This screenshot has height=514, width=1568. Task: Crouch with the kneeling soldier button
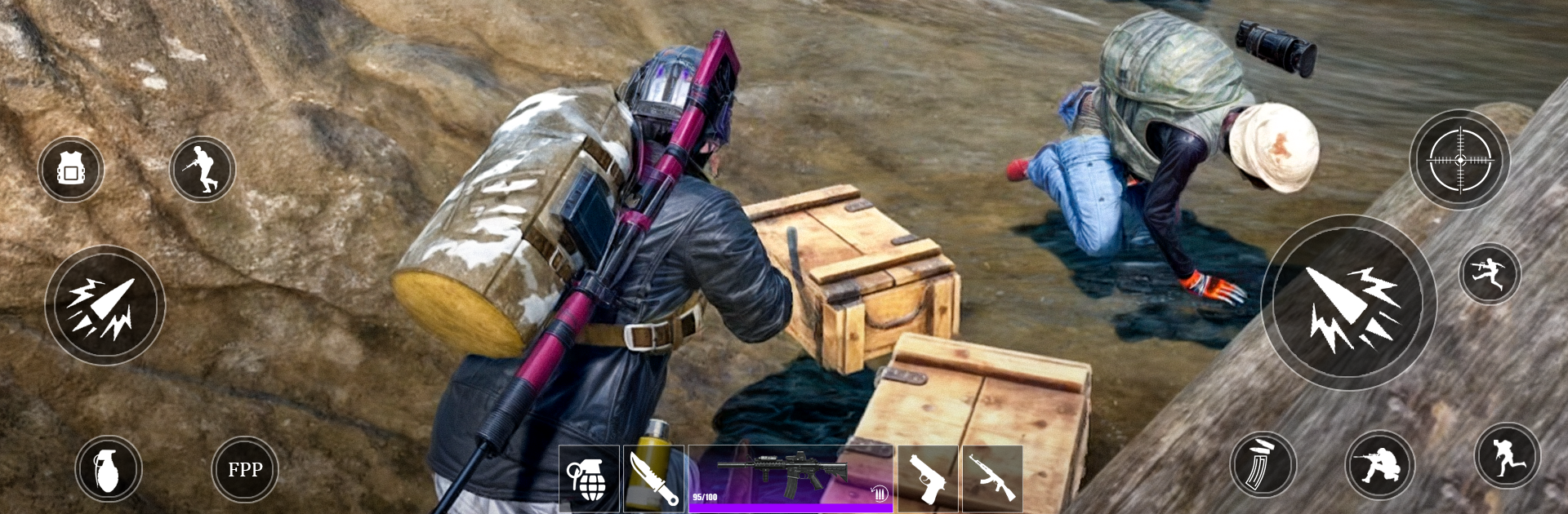coord(1380,465)
